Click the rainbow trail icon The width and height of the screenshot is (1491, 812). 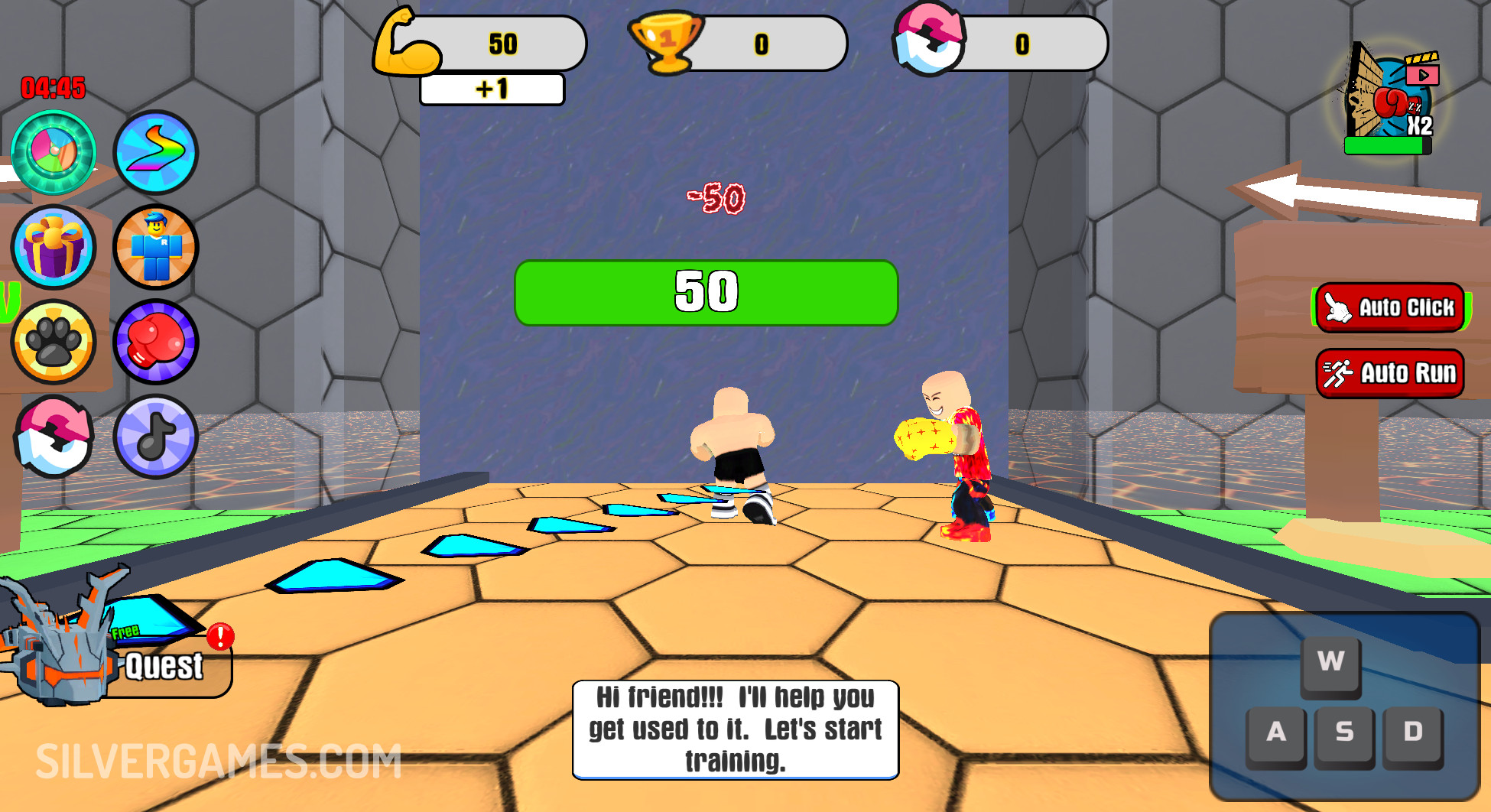[x=156, y=152]
